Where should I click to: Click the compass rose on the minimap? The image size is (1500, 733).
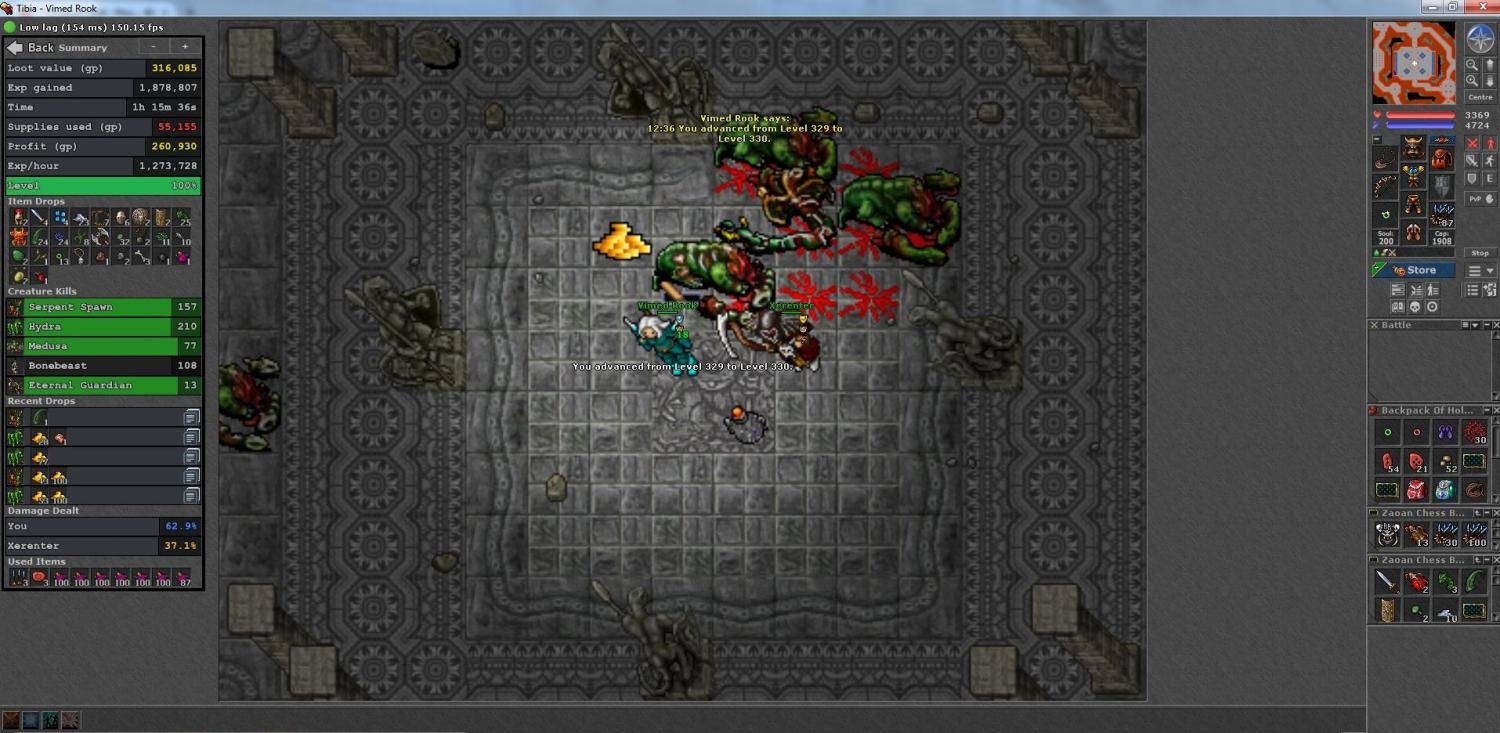[1480, 39]
